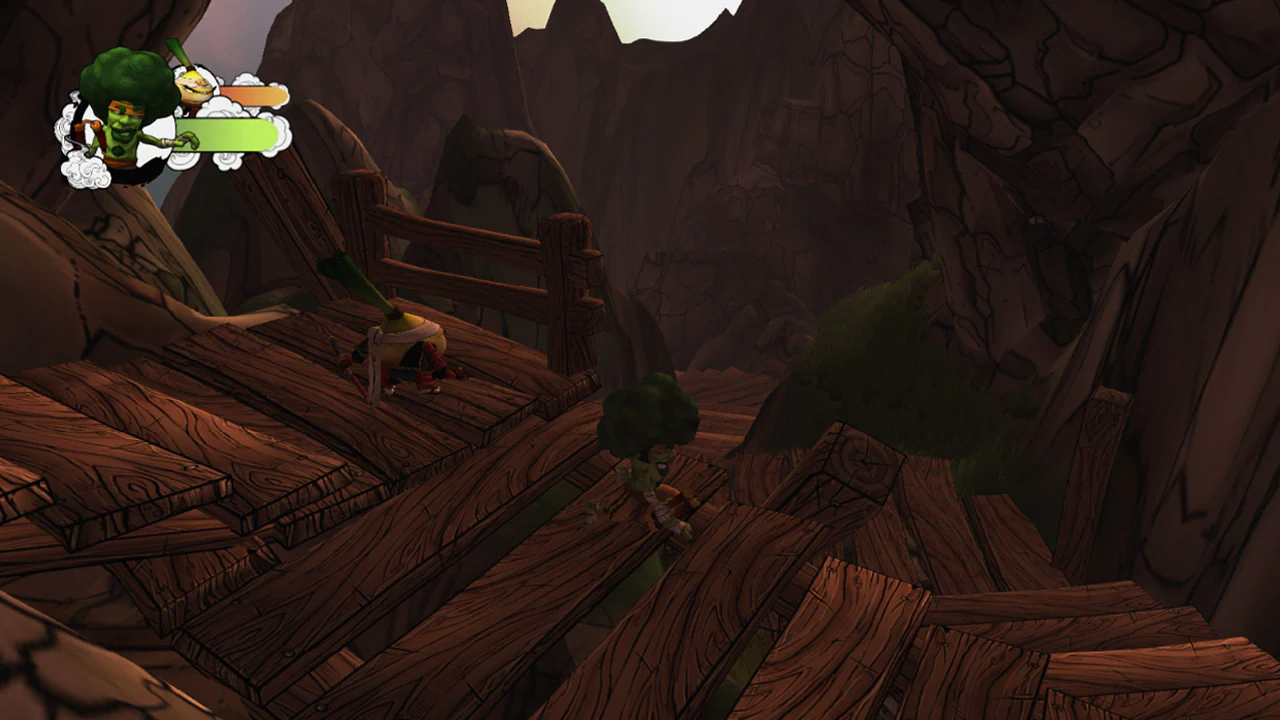This screenshot has width=1280, height=720.
Task: Click the green health bar to check energy
Action: tap(228, 136)
